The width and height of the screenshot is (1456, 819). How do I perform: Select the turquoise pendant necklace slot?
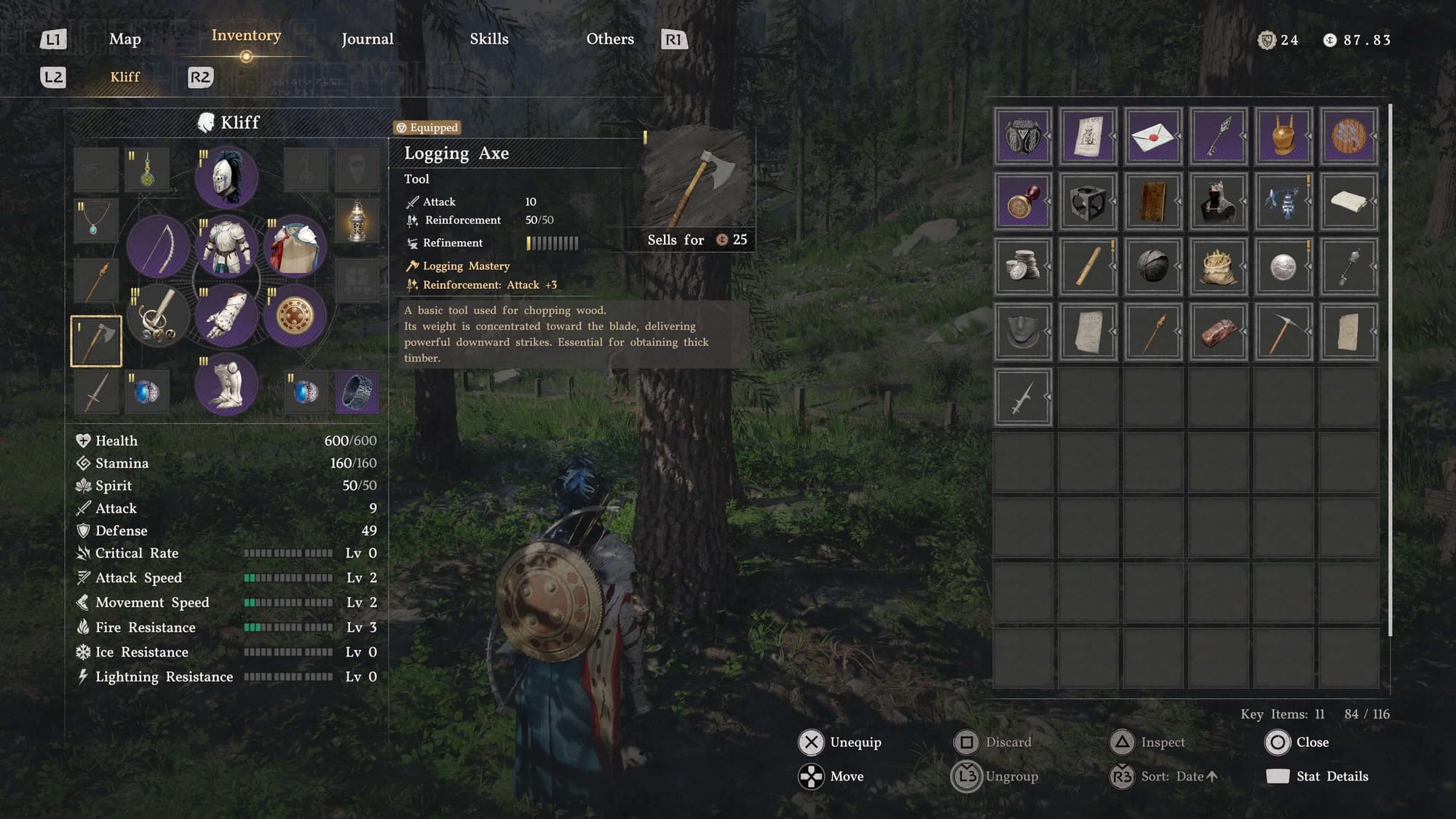(96, 221)
